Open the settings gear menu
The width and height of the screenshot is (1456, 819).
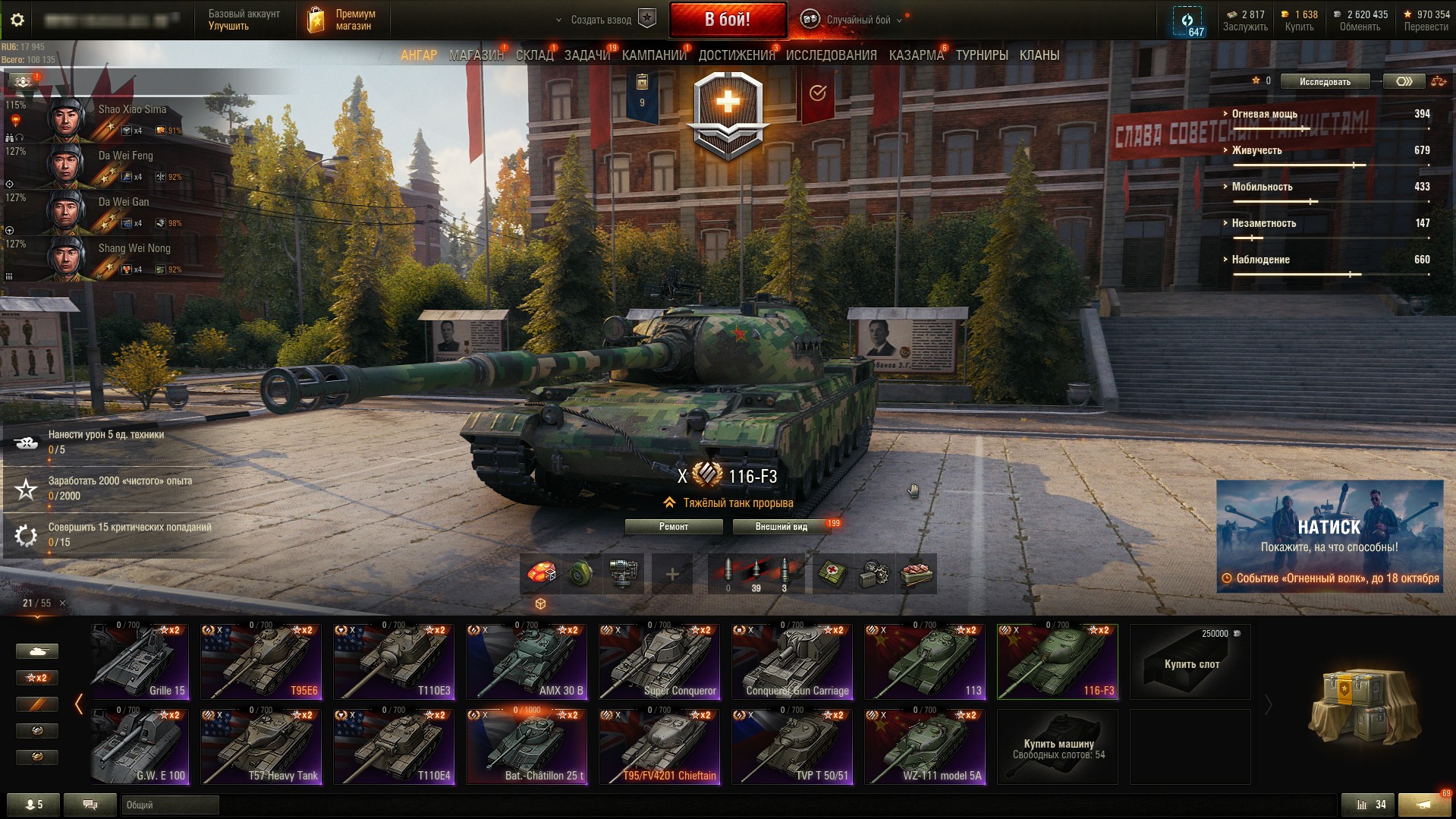[17, 20]
